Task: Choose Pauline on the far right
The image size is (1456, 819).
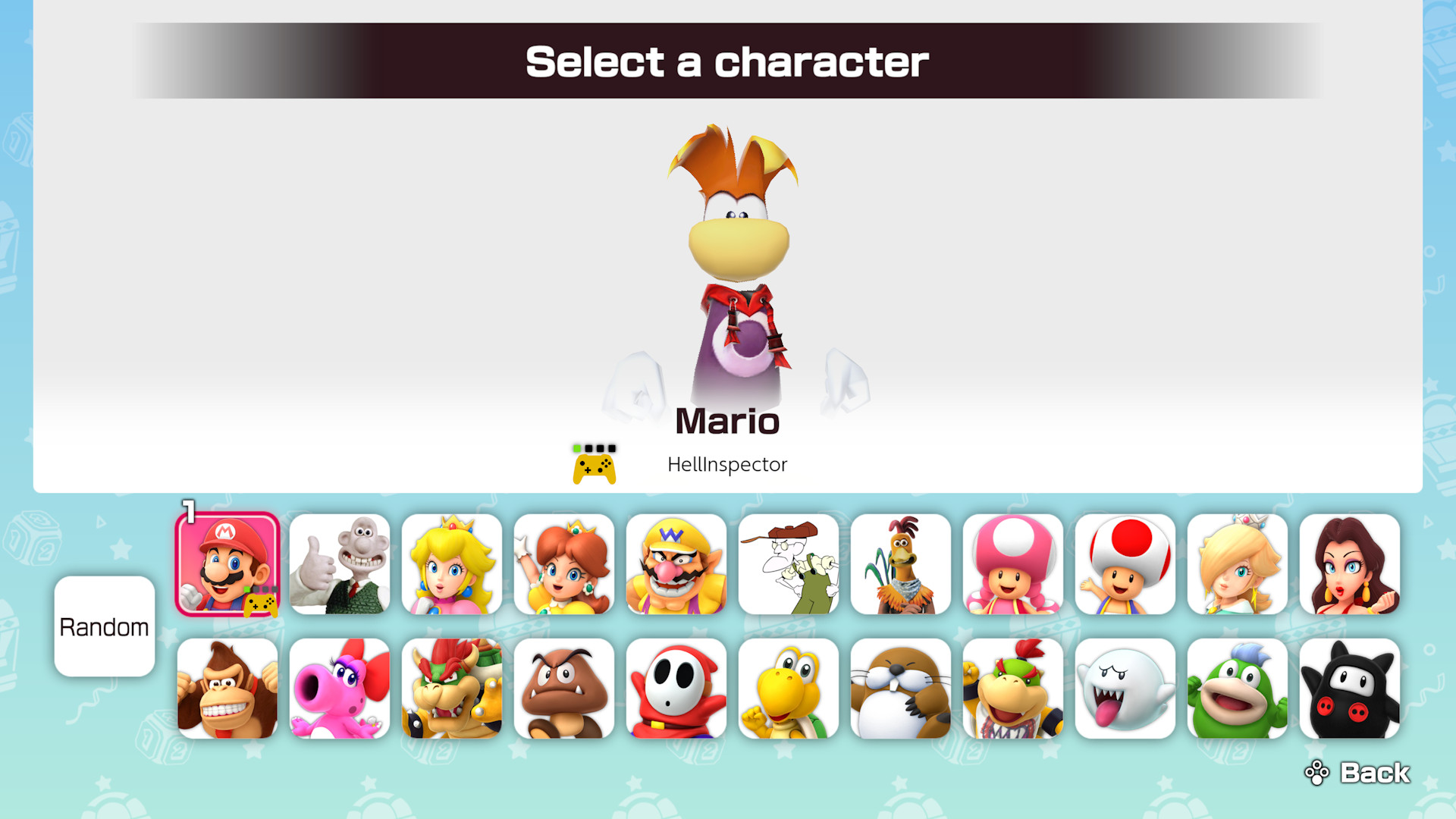Action: 1349,564
